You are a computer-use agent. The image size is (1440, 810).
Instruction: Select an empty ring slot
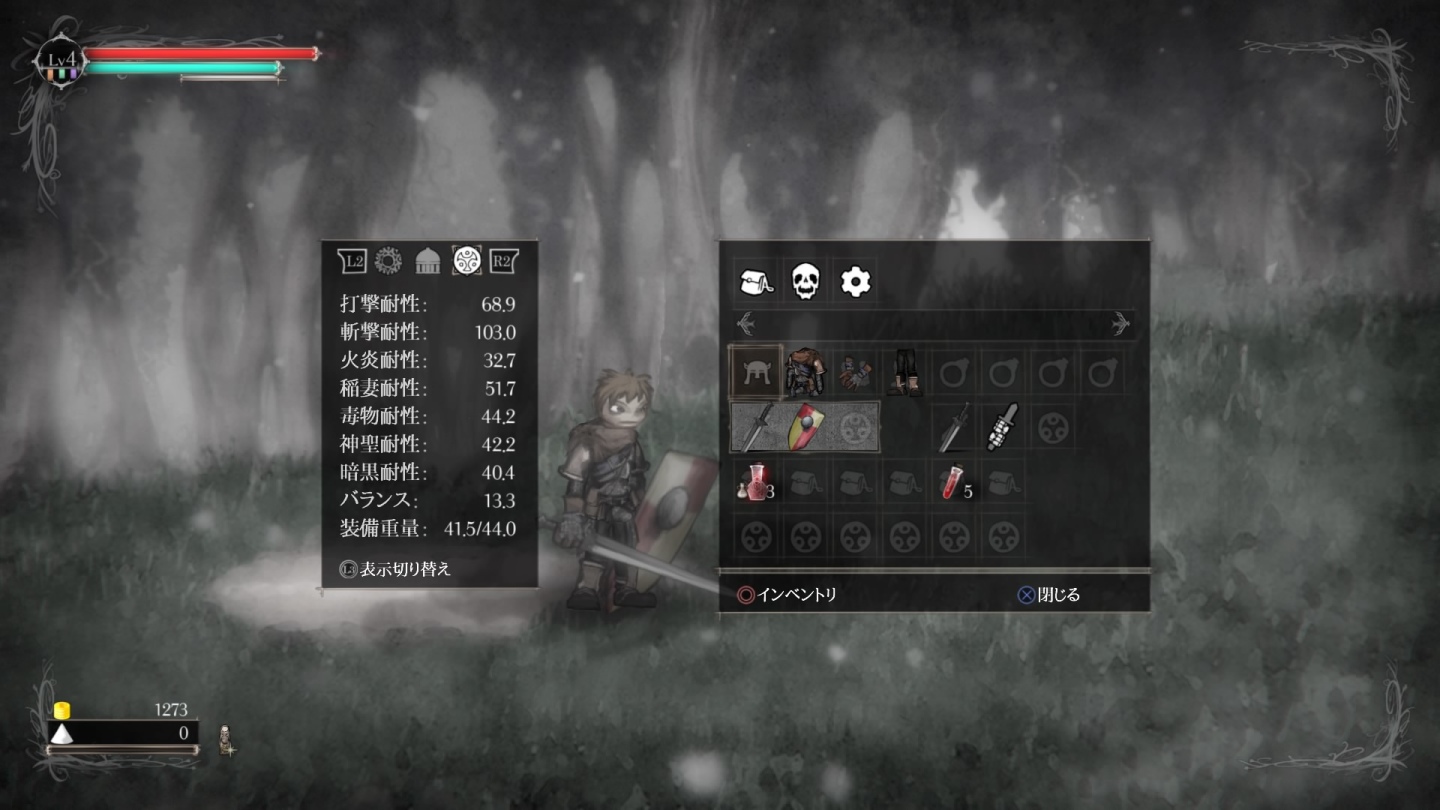(x=953, y=371)
